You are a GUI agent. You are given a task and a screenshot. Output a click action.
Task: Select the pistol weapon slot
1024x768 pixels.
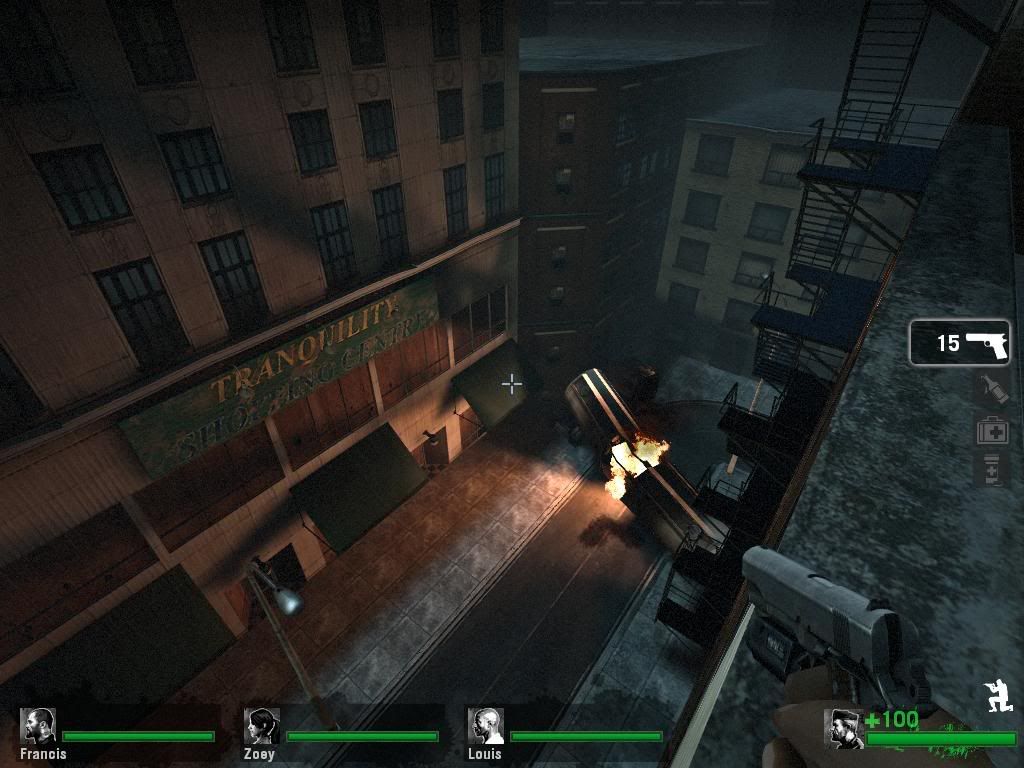point(960,343)
